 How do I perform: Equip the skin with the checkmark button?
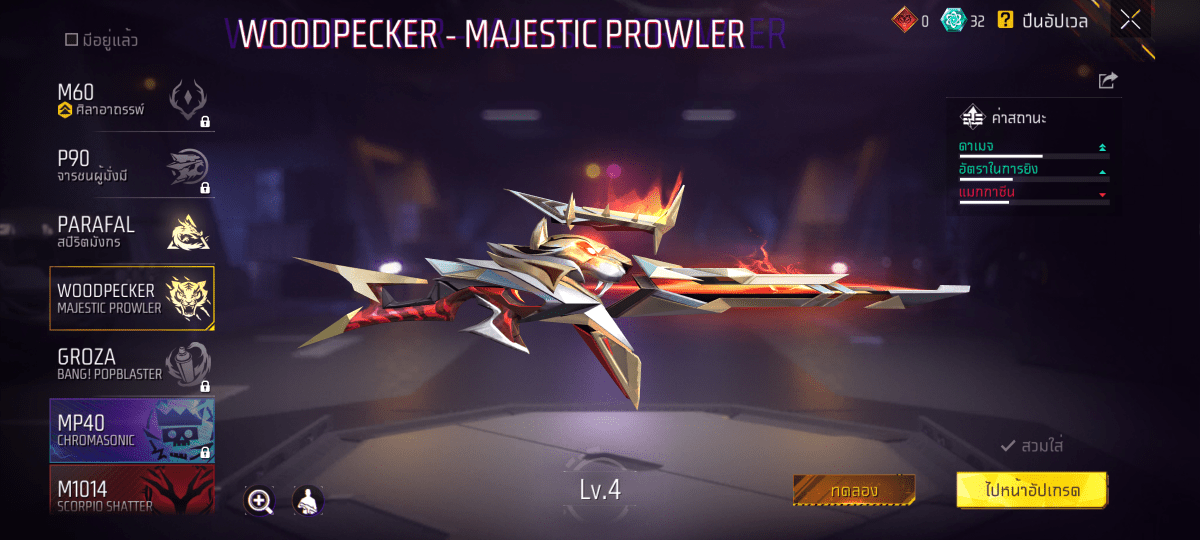coord(1031,446)
